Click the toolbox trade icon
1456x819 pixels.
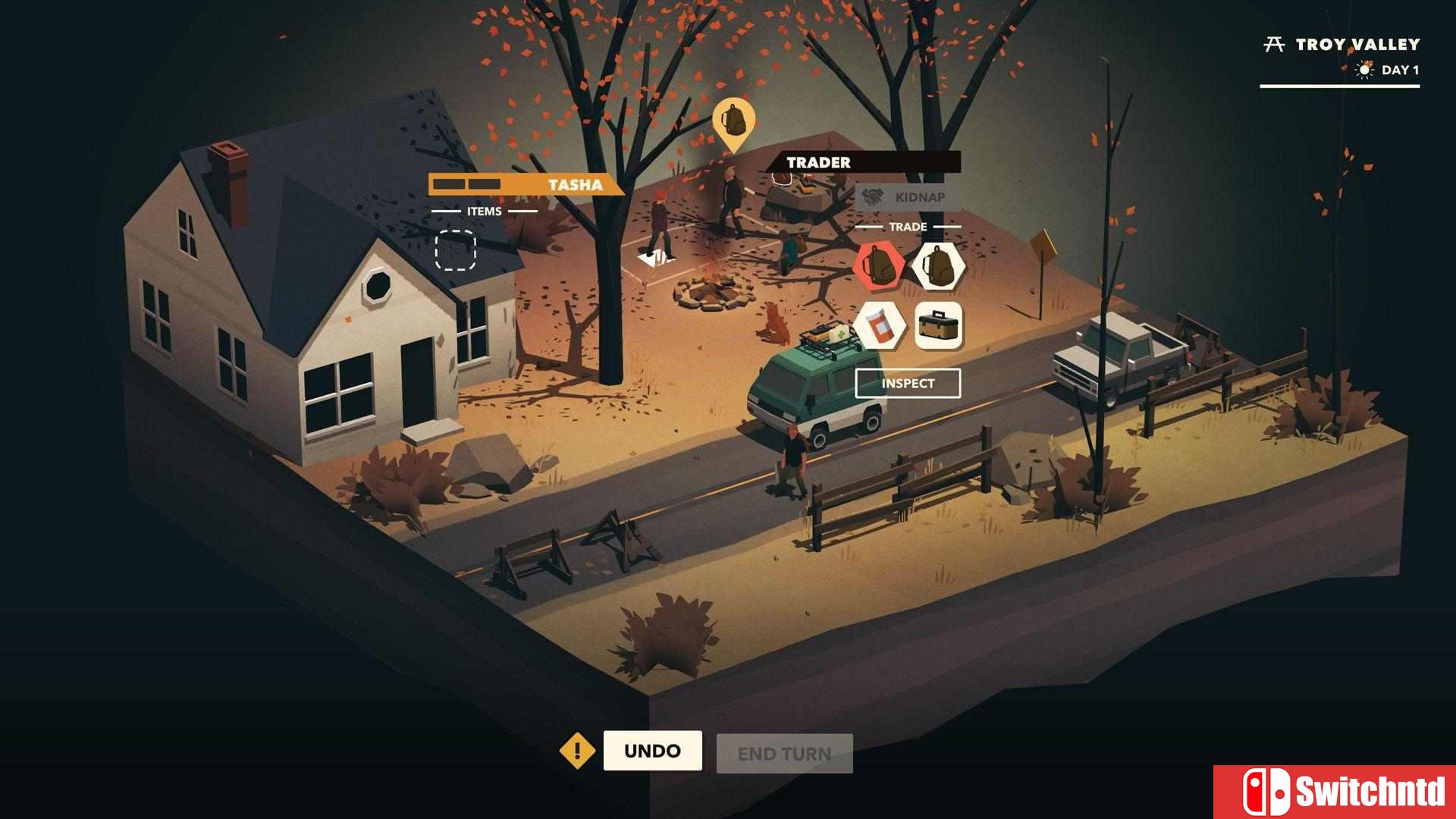(x=939, y=326)
